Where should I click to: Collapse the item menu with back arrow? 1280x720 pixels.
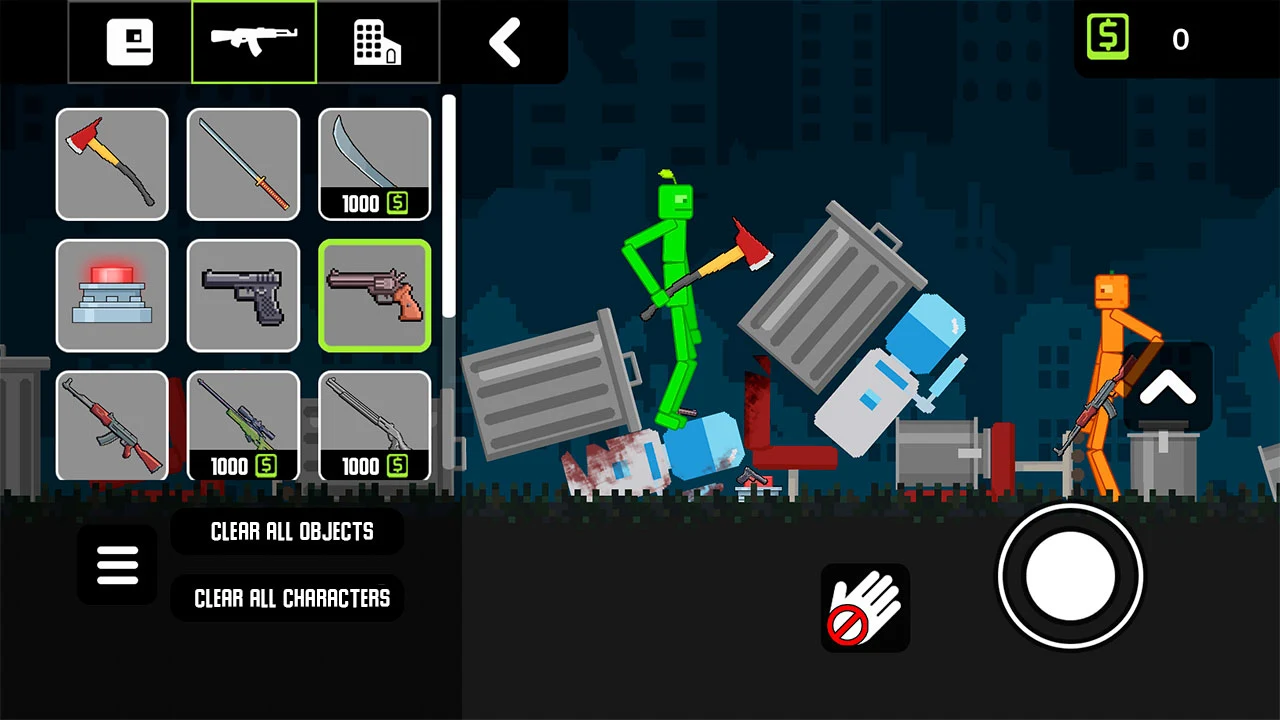505,42
